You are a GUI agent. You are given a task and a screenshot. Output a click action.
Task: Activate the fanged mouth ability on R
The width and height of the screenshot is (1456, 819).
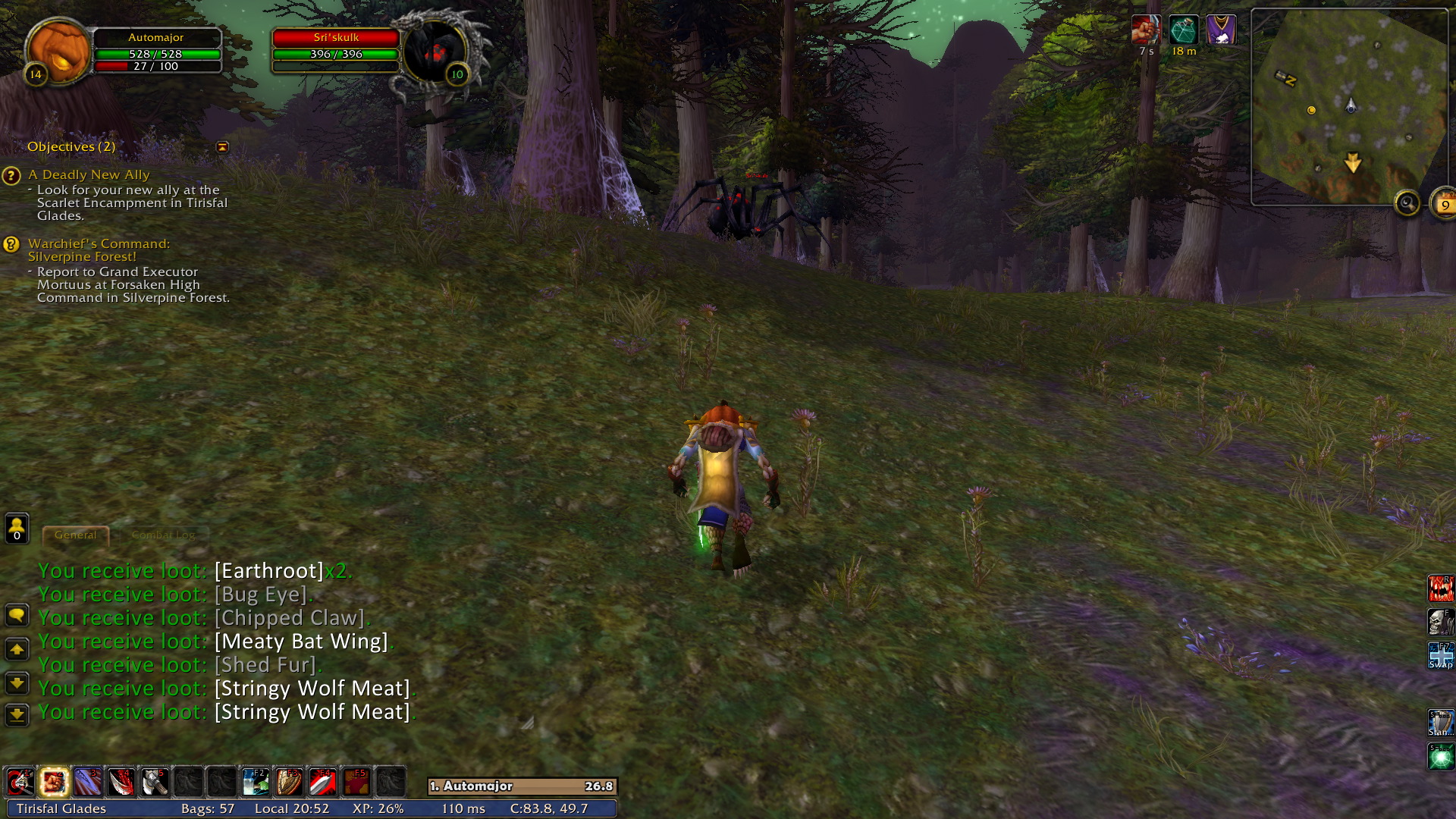point(1440,588)
